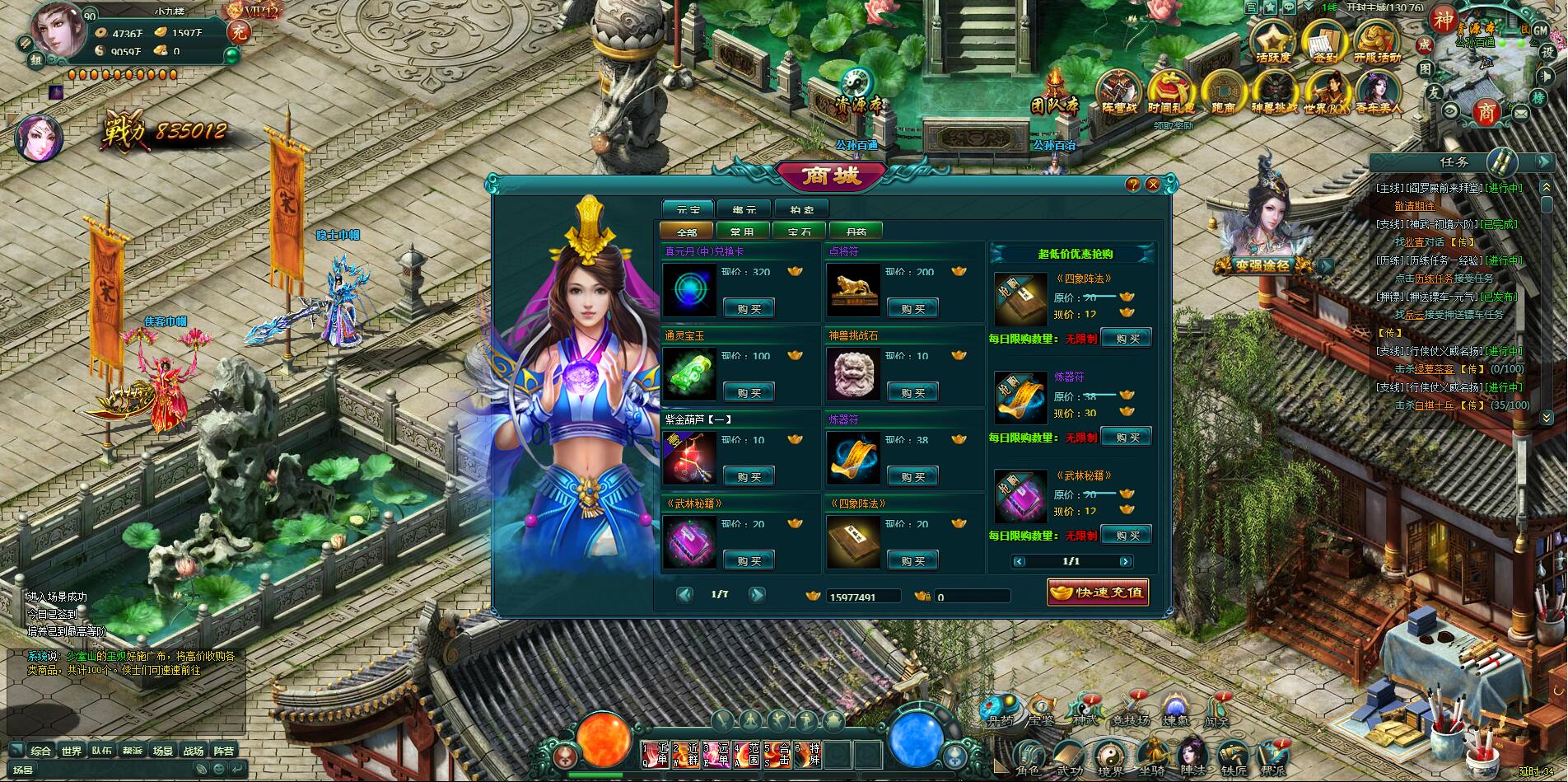1568x782 pixels.
Task: Buy the 神兽挑战石 stone lion item
Action: pyautogui.click(x=912, y=393)
